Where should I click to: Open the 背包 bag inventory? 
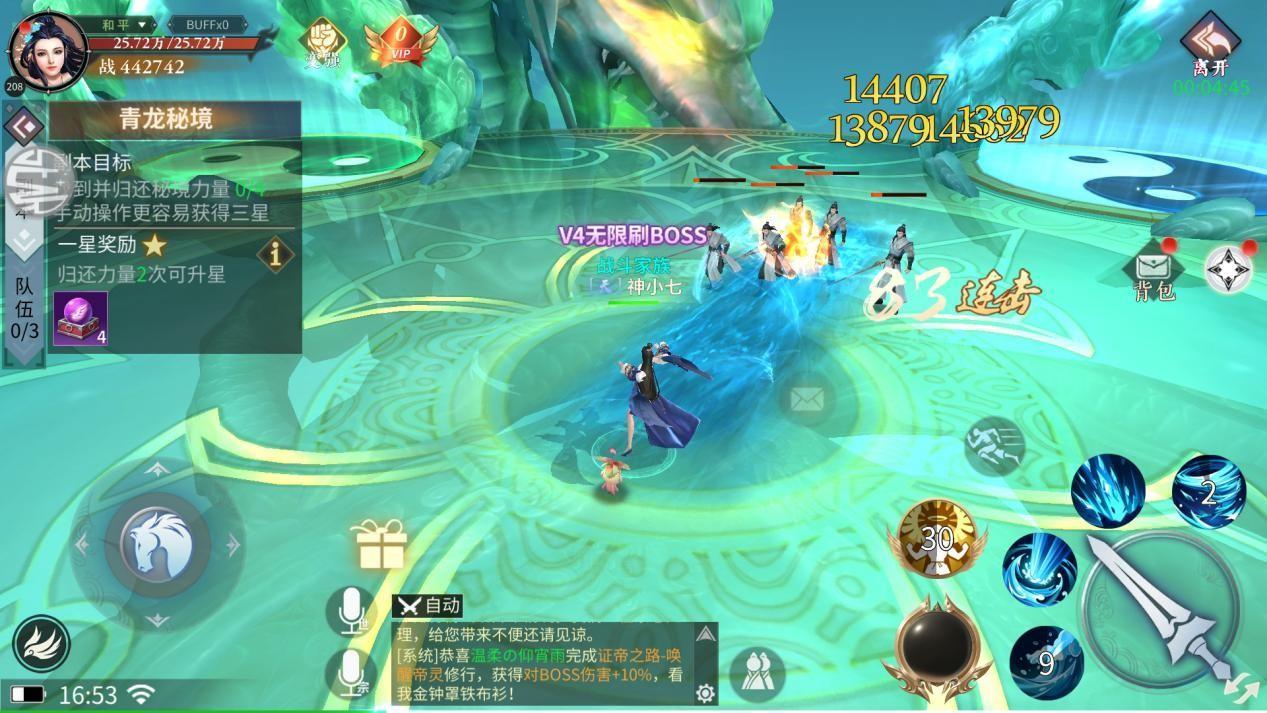1153,273
